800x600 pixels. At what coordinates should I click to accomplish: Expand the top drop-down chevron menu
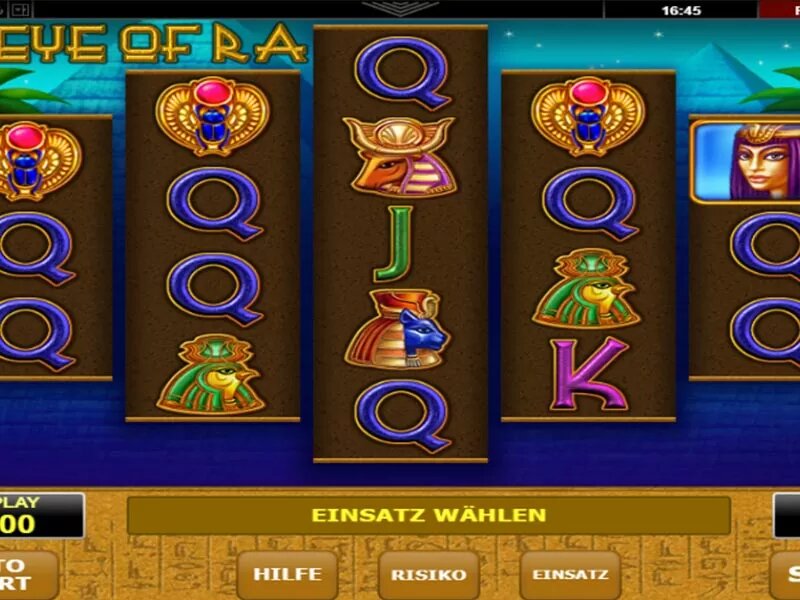[400, 9]
